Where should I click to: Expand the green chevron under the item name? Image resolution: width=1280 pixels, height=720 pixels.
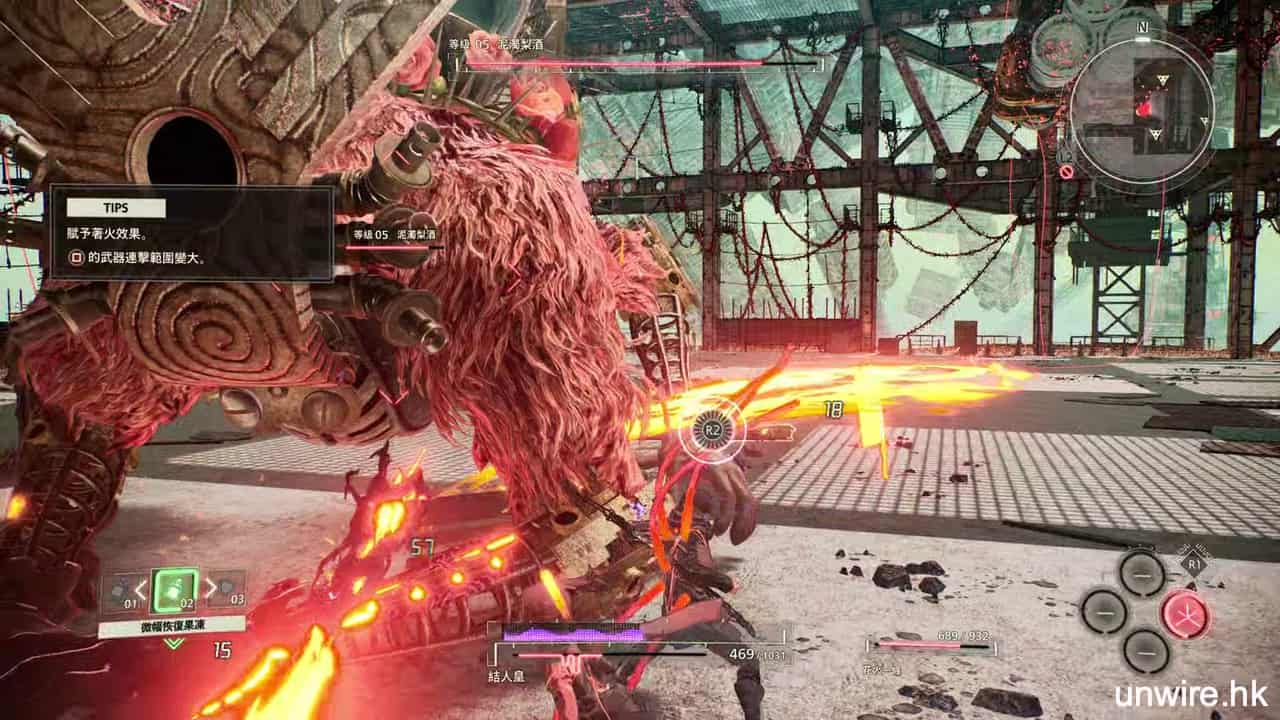point(174,643)
